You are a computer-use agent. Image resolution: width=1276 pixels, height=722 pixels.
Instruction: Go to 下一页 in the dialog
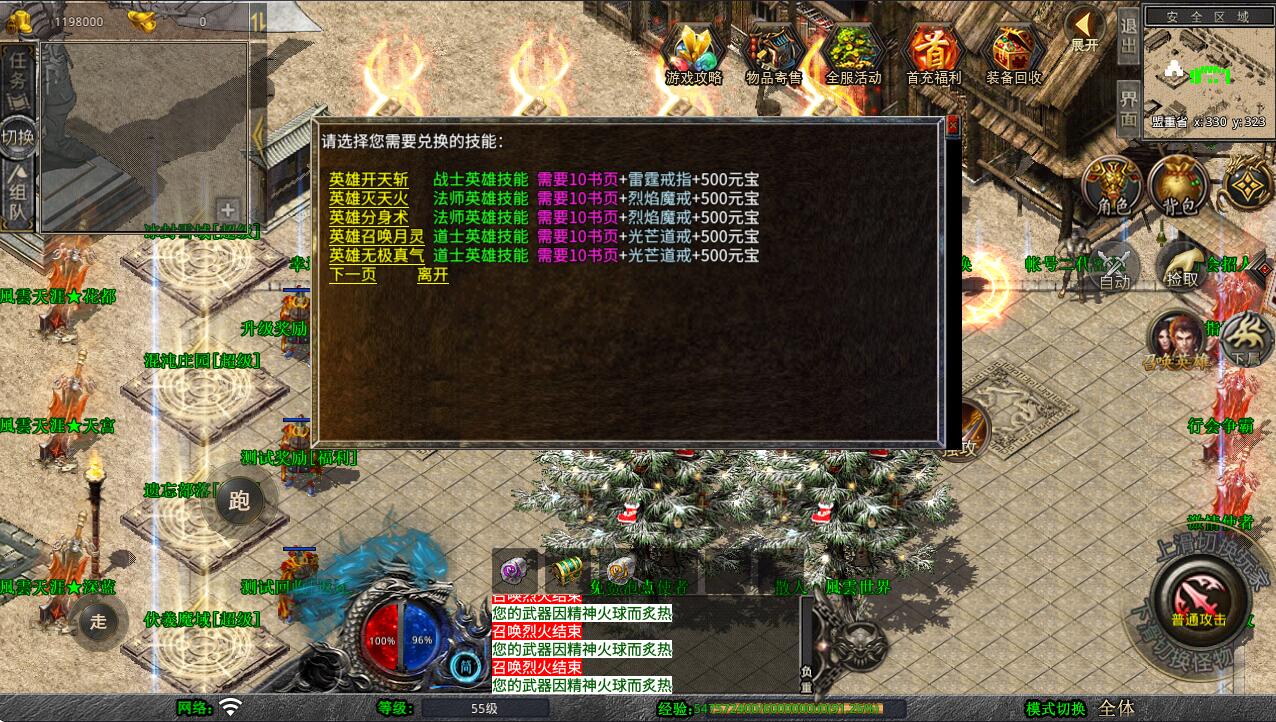pyautogui.click(x=352, y=275)
